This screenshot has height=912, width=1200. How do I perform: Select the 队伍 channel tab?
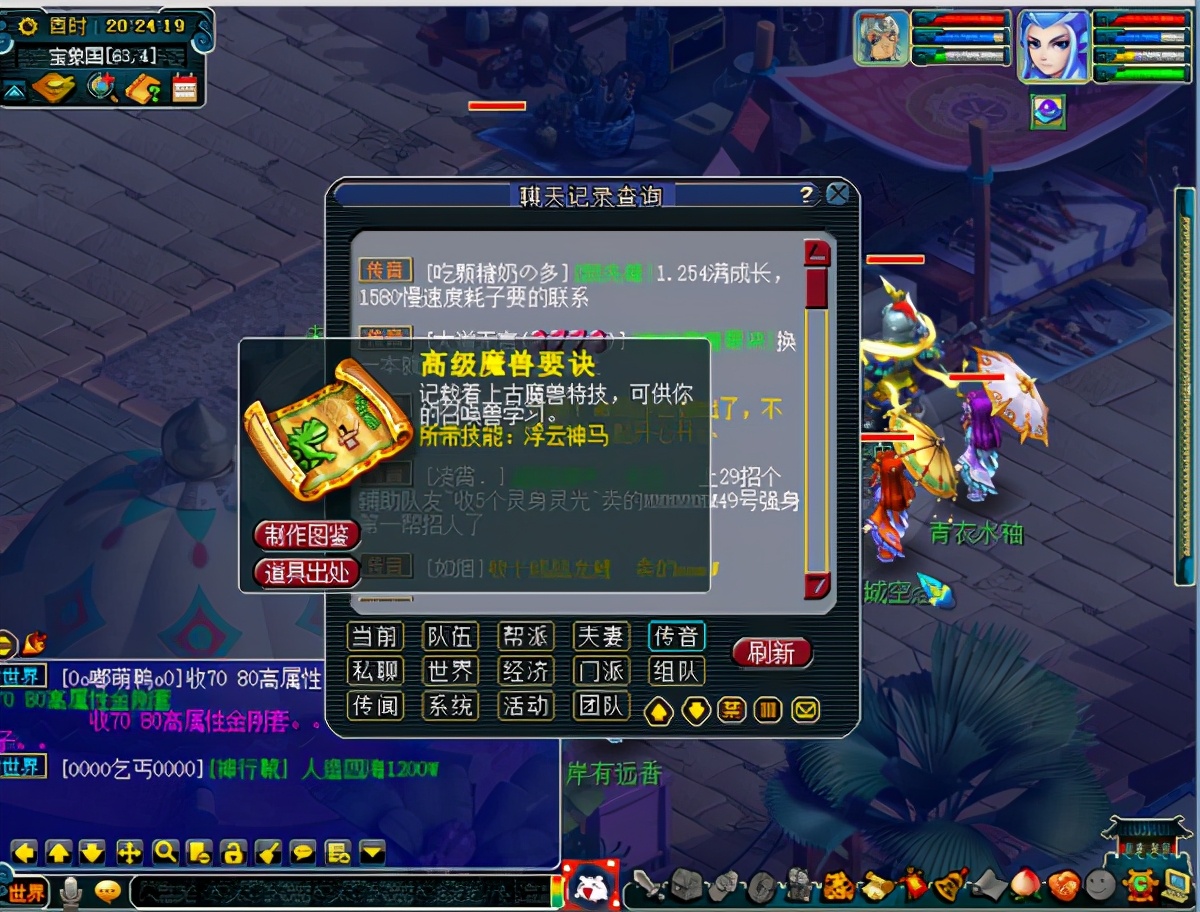(x=450, y=636)
